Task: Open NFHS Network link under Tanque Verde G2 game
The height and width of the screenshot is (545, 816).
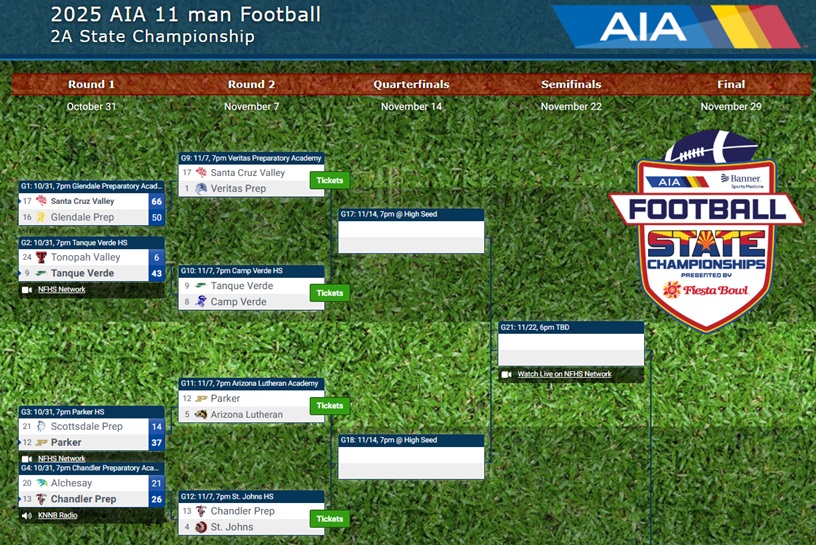Action: 61,290
